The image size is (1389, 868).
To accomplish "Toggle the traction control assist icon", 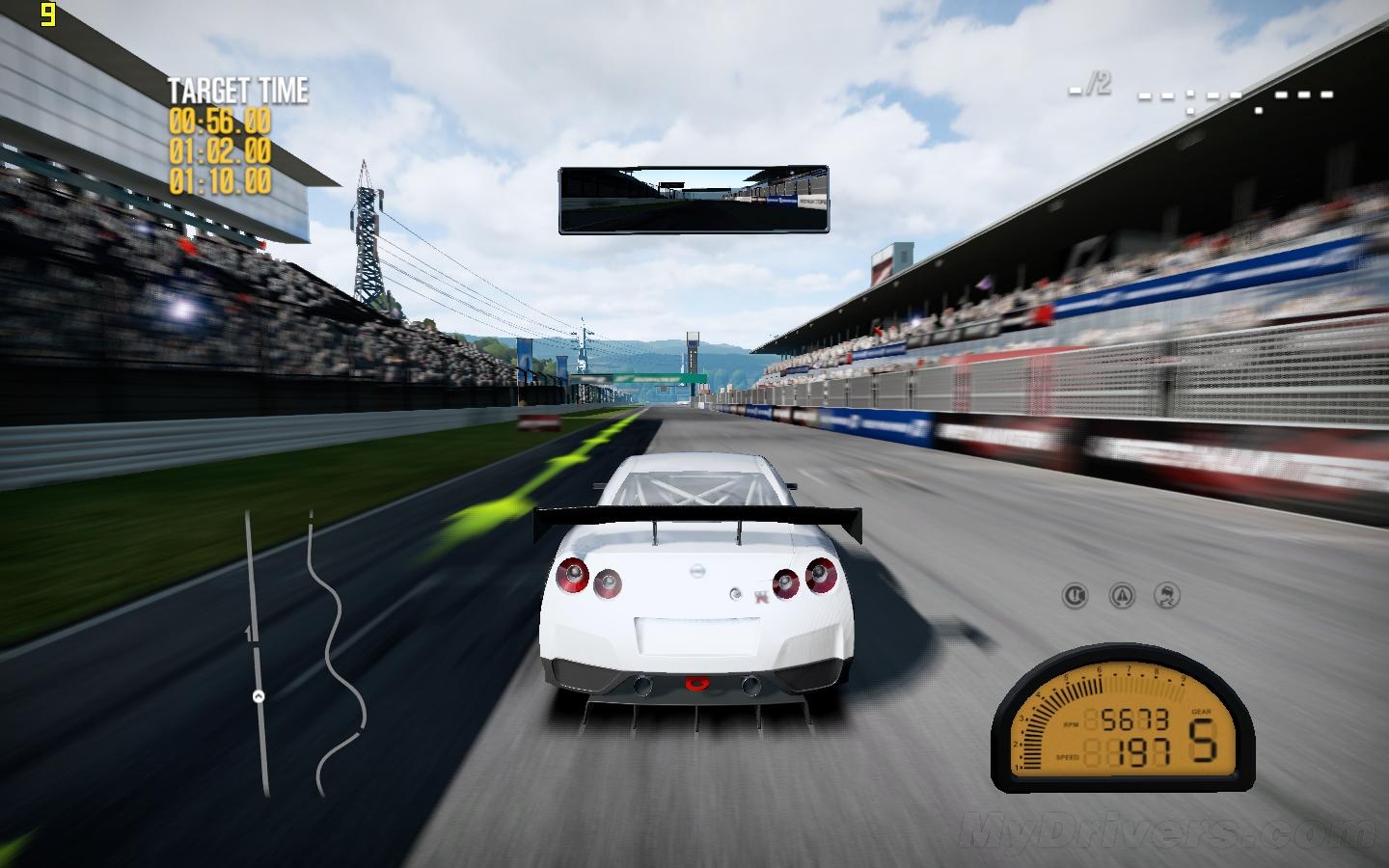I will (1121, 596).
